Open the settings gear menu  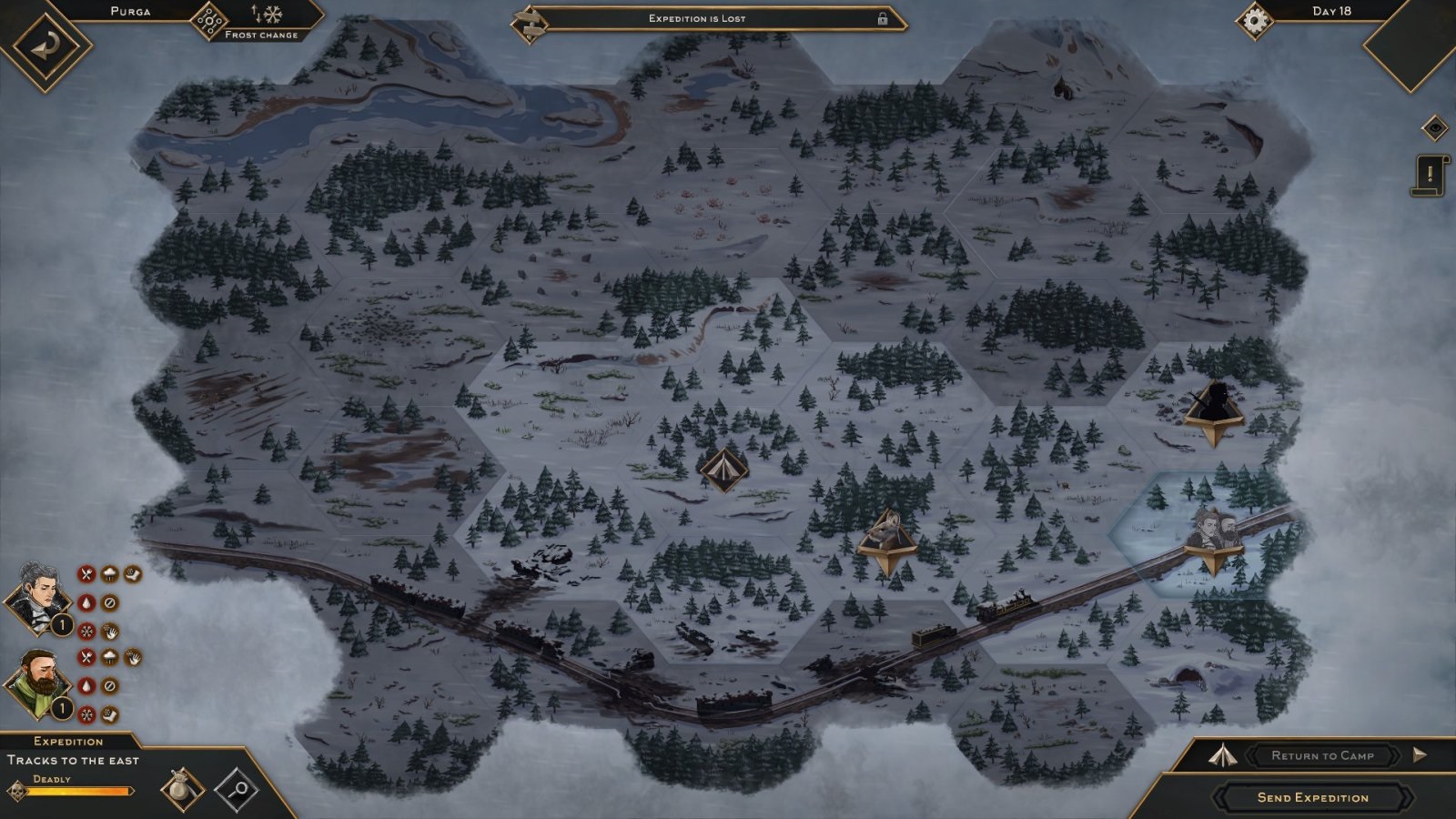(x=1255, y=21)
